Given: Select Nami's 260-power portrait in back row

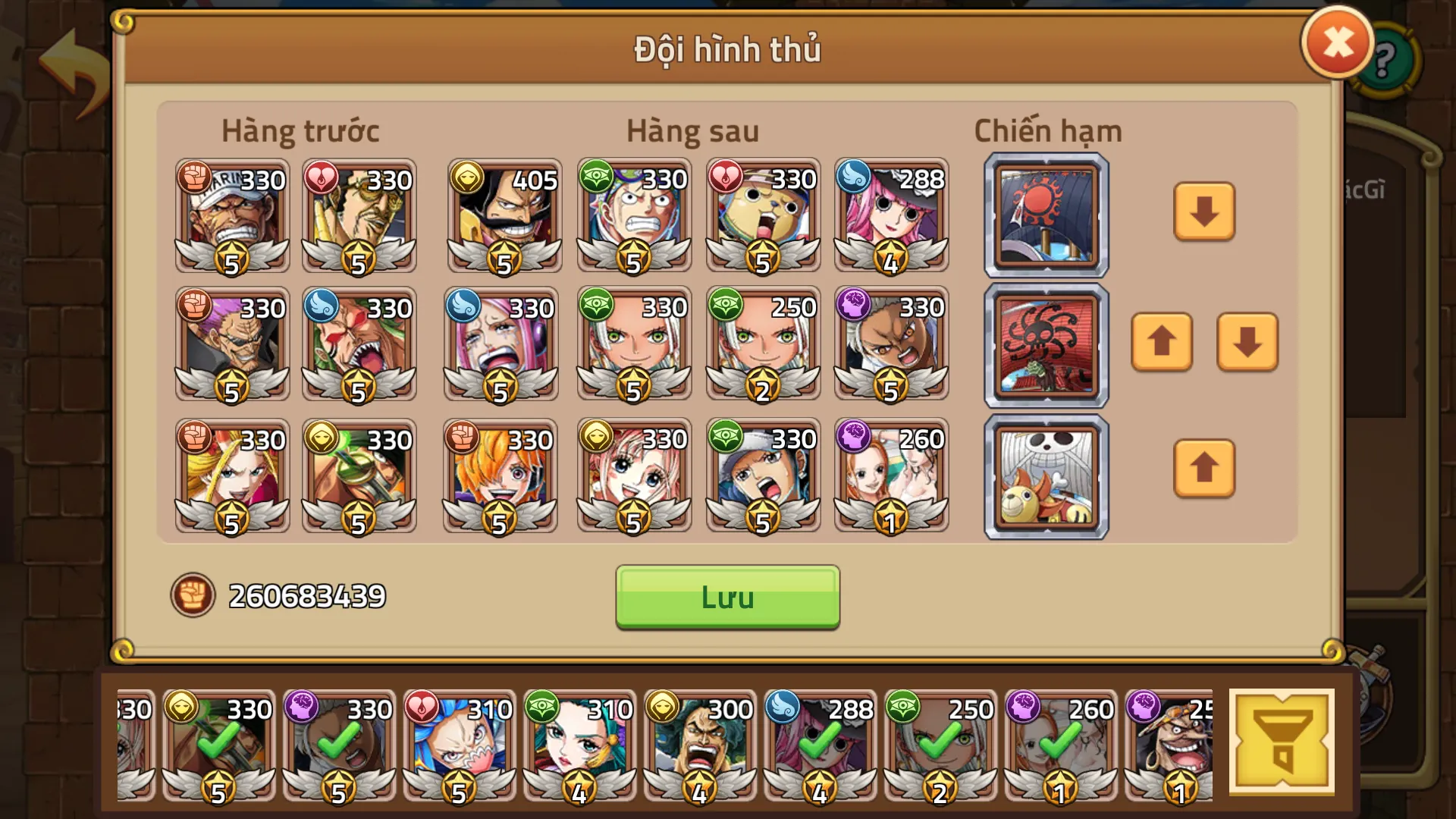Looking at the screenshot, I should [892, 478].
